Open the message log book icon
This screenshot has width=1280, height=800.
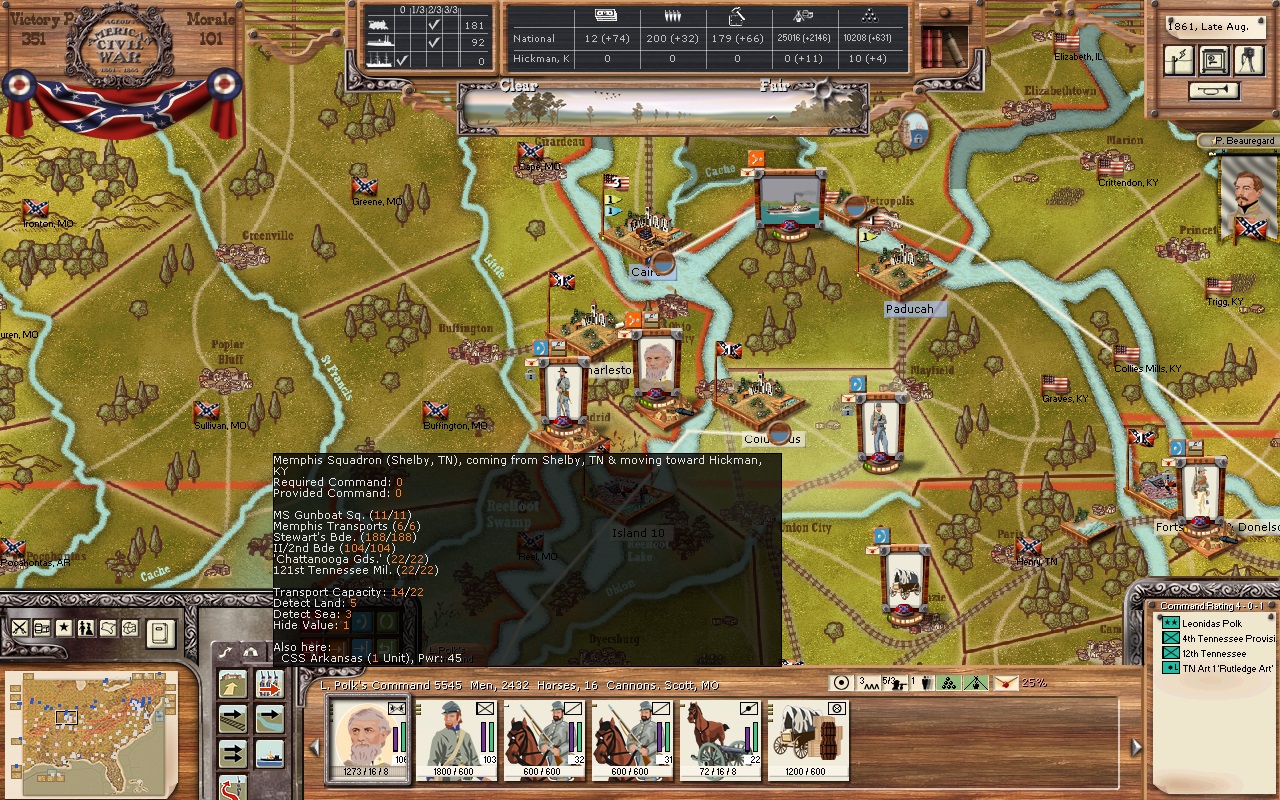pos(161,632)
